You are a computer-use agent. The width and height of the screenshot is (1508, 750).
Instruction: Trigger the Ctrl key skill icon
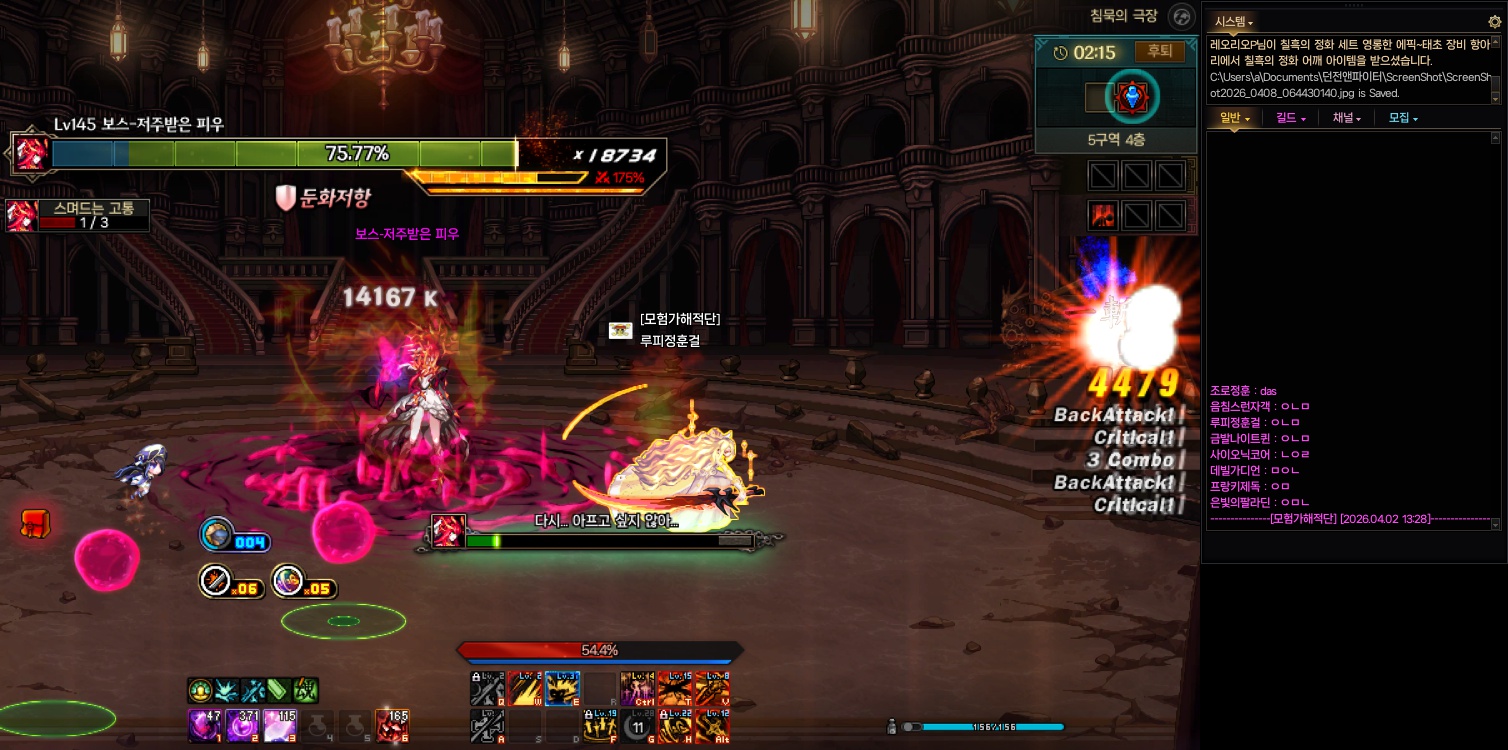click(x=637, y=689)
